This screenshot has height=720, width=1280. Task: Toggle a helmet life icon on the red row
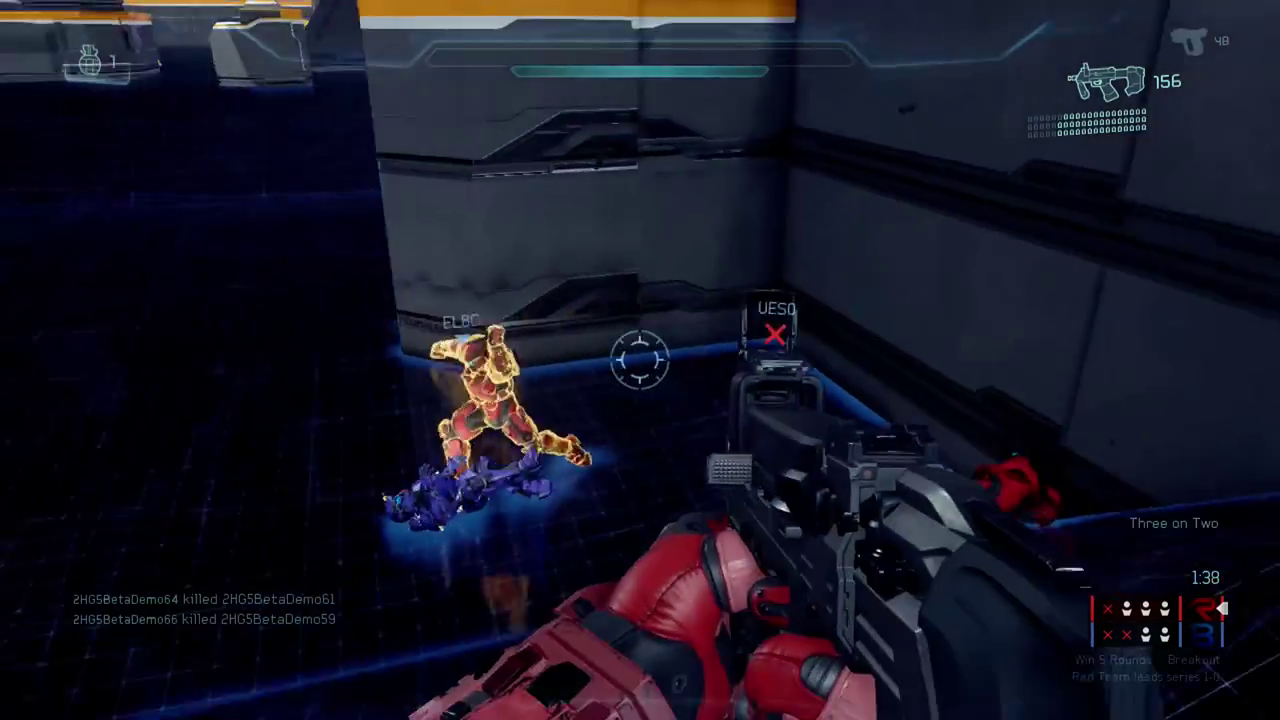coord(1127,608)
